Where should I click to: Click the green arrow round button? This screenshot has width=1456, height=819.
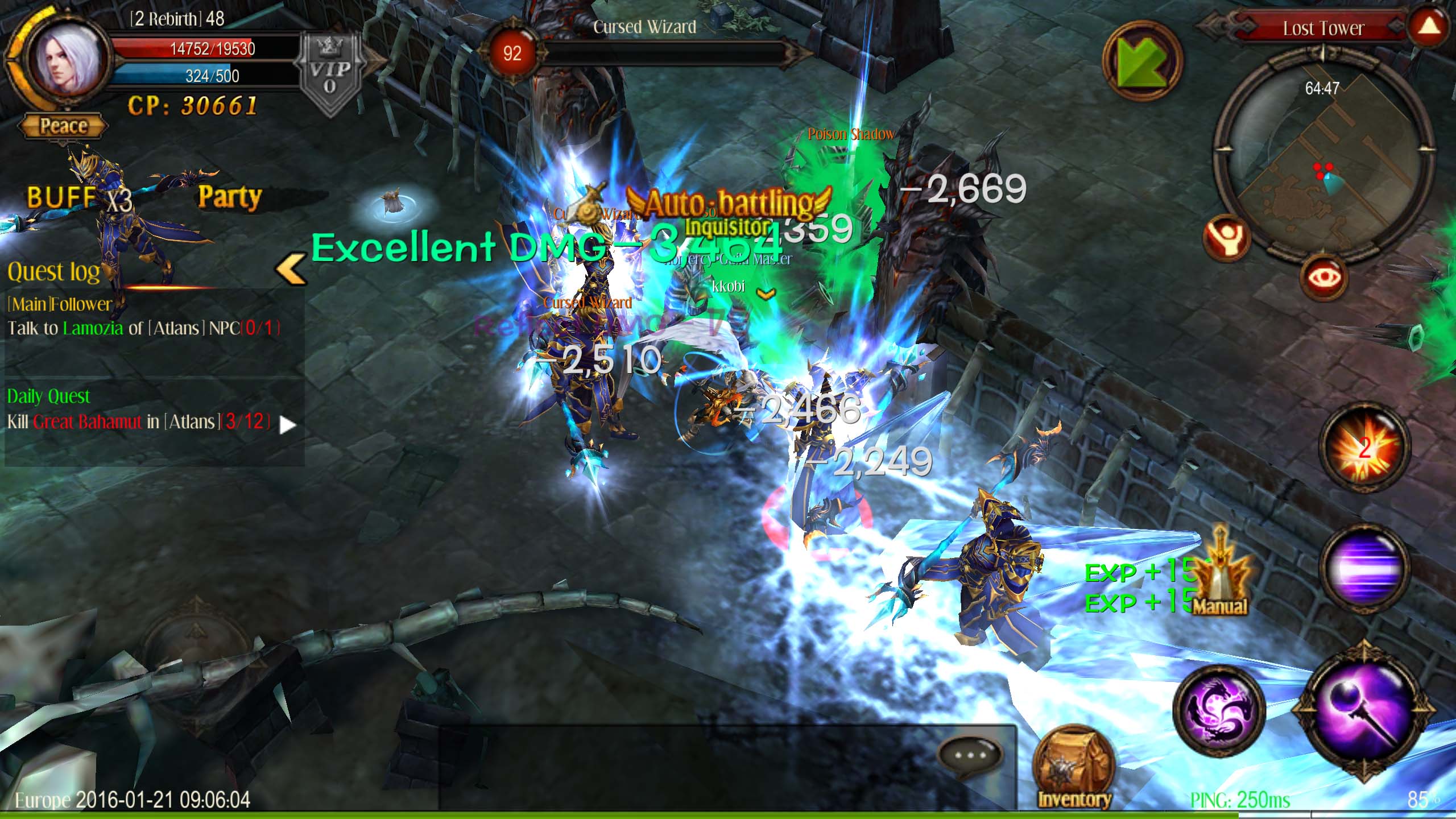click(1143, 61)
